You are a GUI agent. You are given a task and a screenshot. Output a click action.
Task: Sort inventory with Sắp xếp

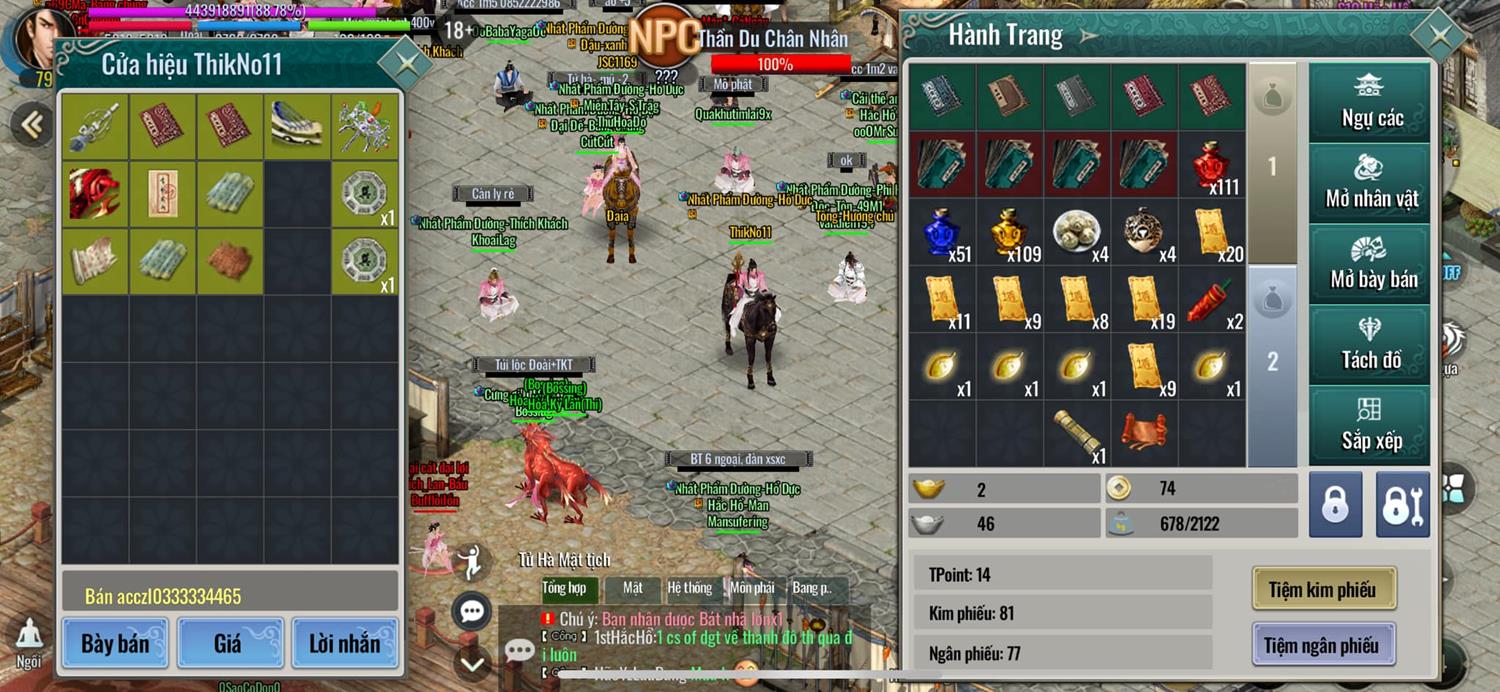[x=1371, y=426]
